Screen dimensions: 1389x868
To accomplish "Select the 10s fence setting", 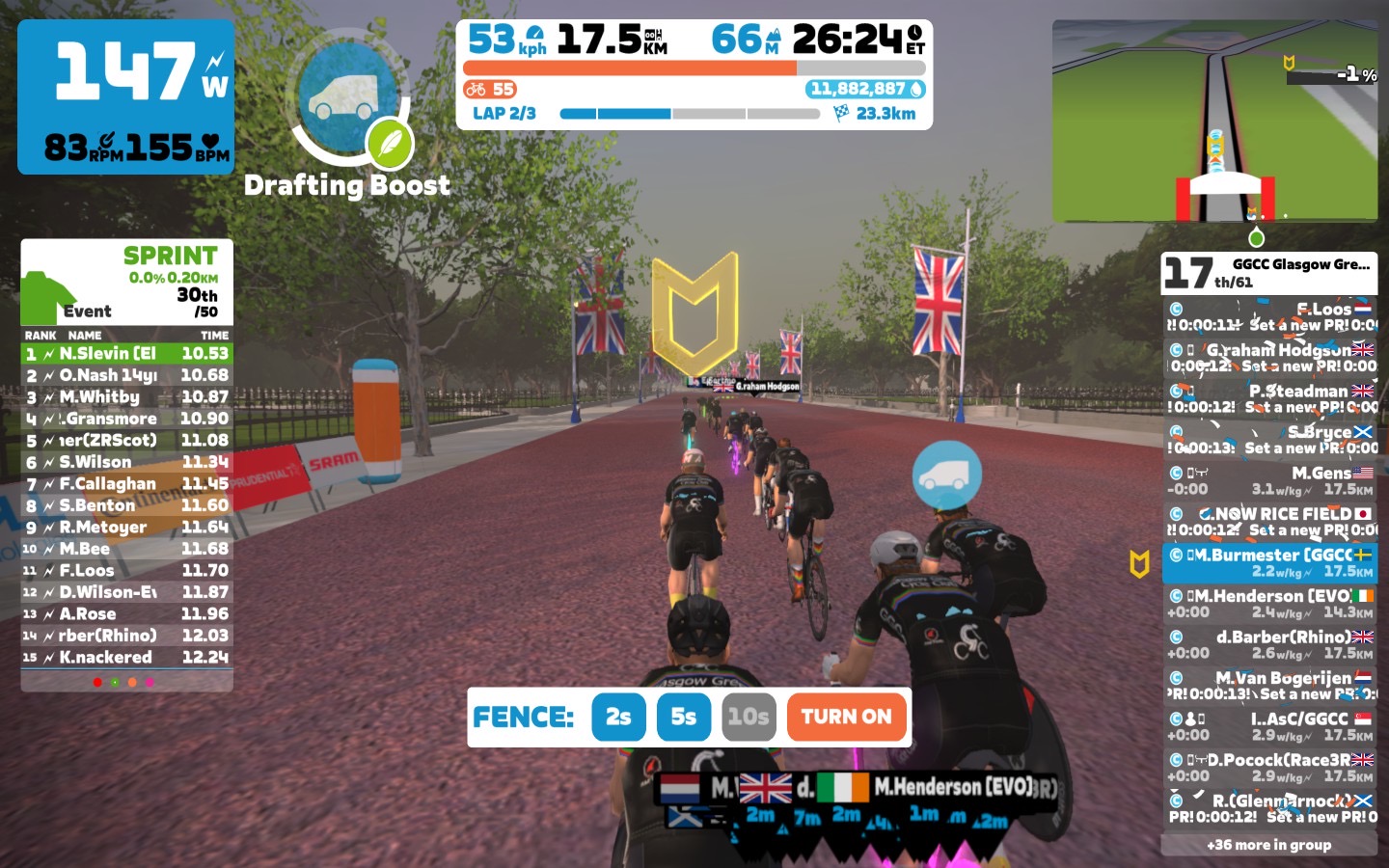I will (x=749, y=717).
